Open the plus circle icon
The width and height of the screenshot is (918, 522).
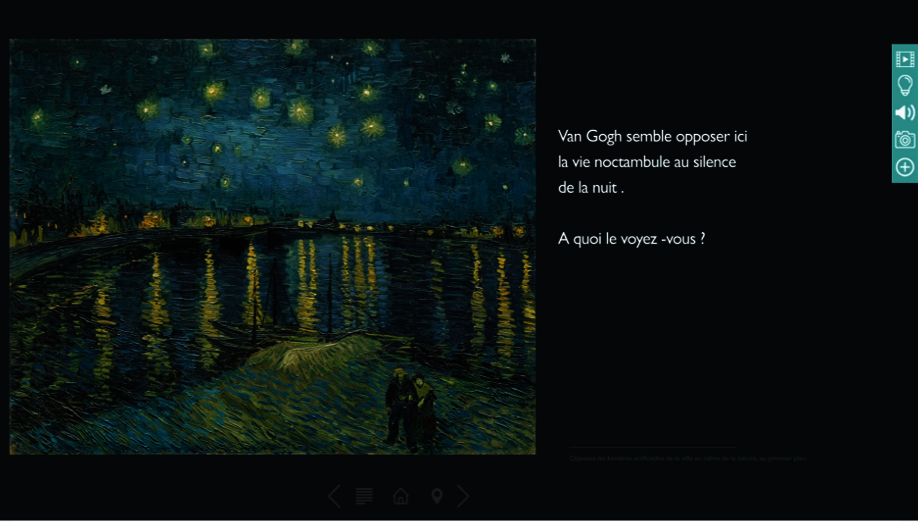pyautogui.click(x=905, y=167)
